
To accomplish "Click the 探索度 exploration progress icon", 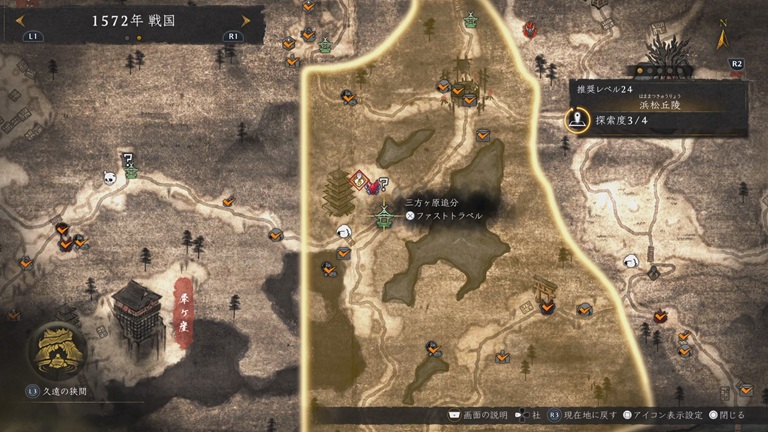I will pyautogui.click(x=578, y=121).
